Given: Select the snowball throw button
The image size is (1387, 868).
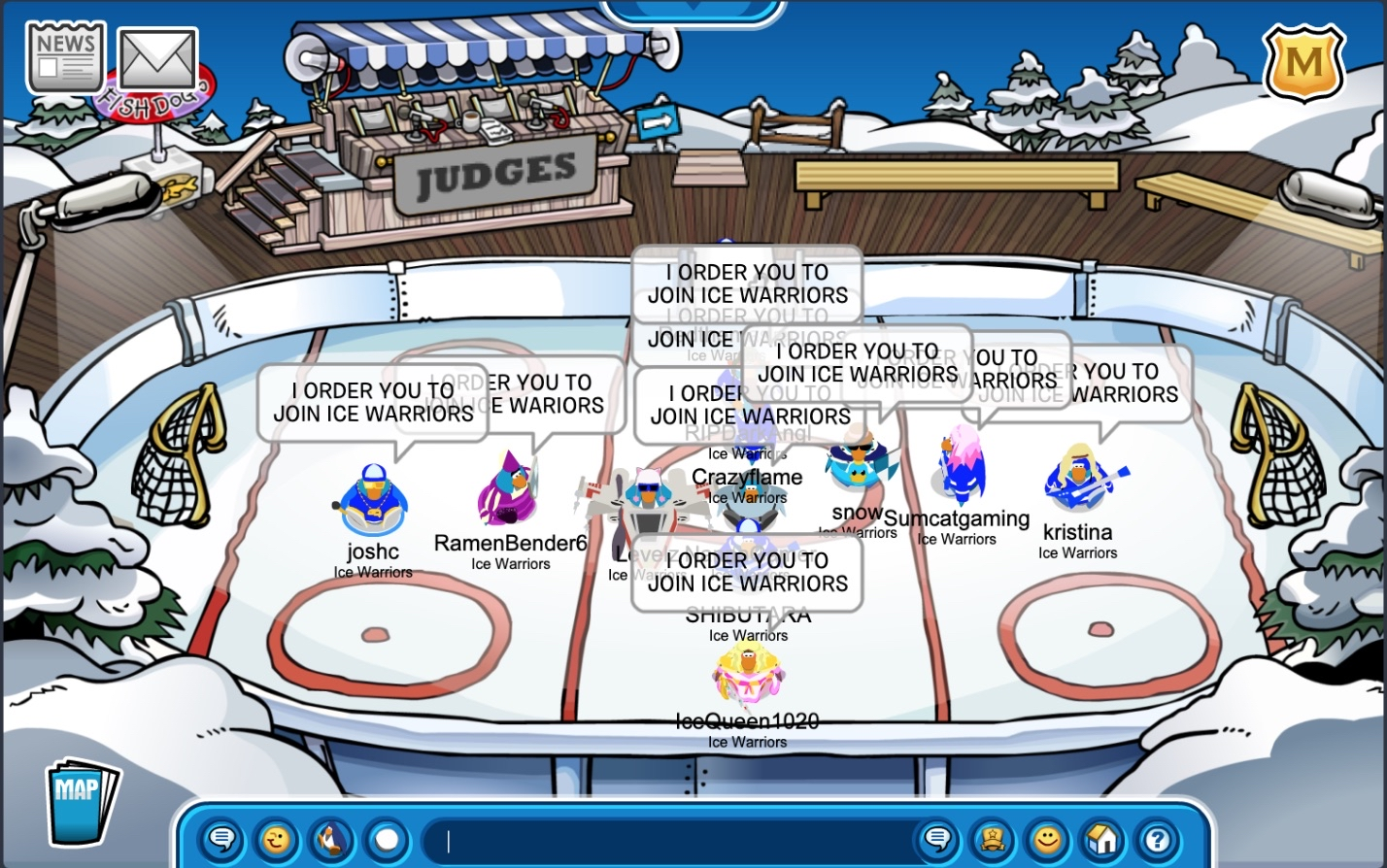Looking at the screenshot, I should coord(387,839).
